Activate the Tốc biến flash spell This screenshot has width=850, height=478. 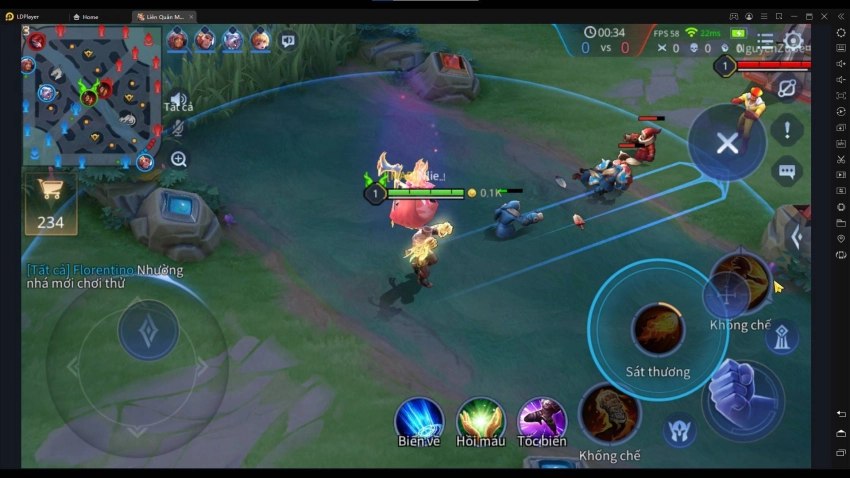pyautogui.click(x=541, y=419)
